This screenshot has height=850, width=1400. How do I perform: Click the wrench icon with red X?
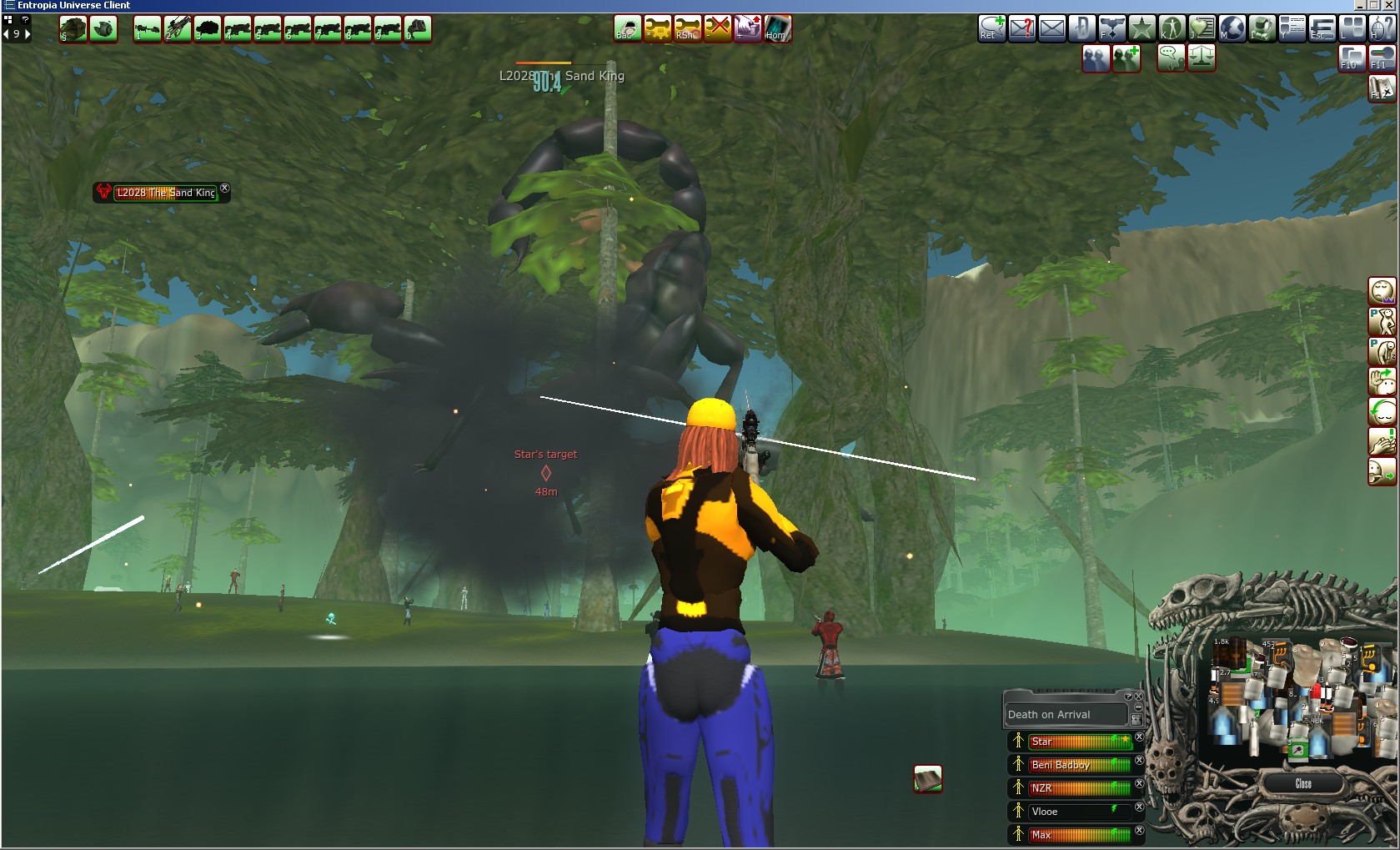[x=717, y=28]
